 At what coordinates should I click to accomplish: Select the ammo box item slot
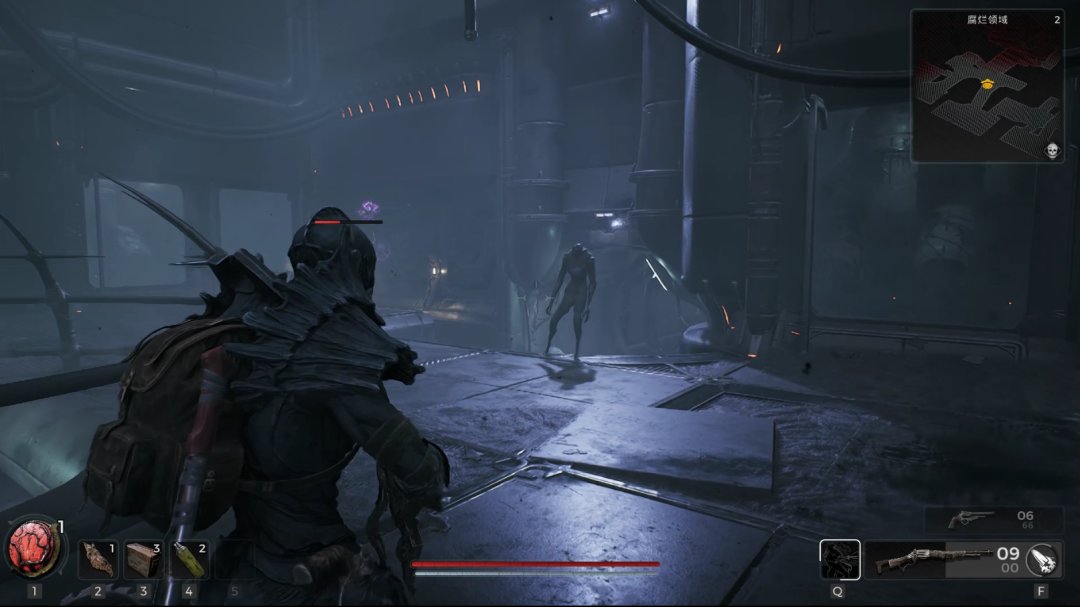tap(143, 559)
